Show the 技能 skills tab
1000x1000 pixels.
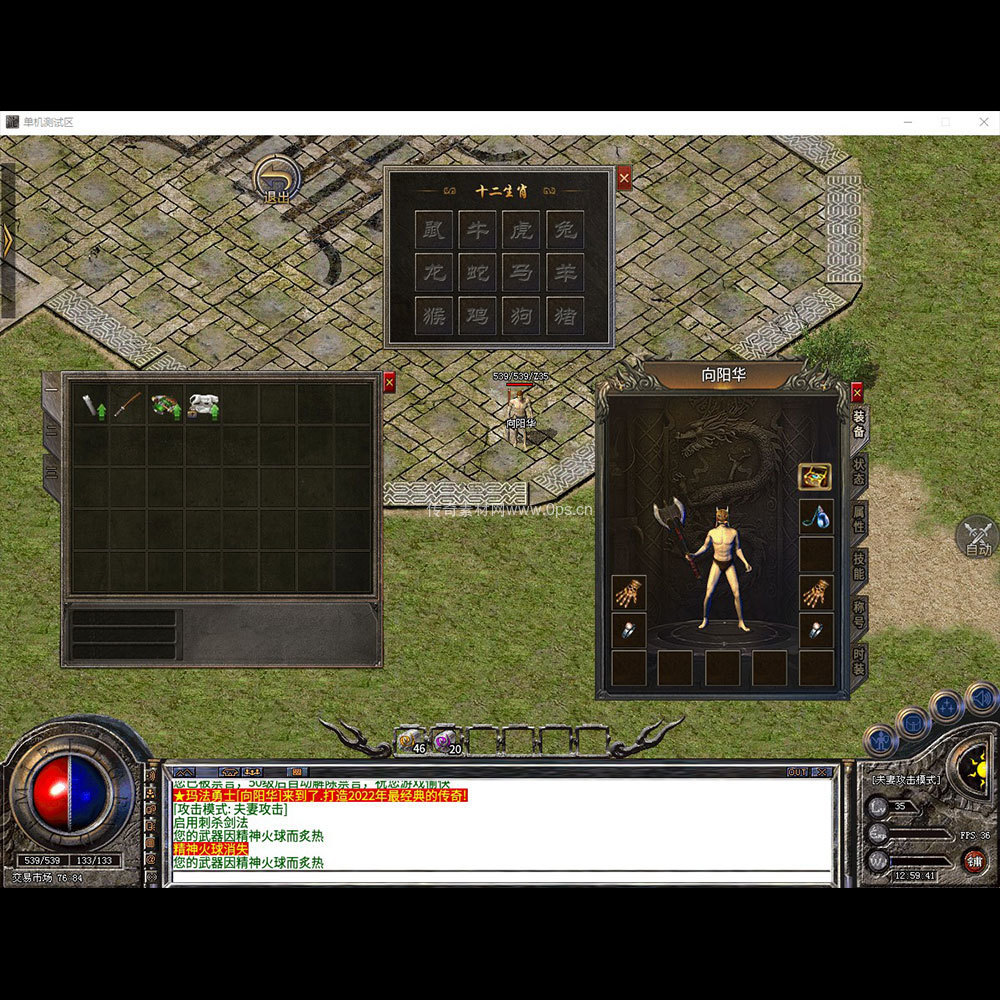click(858, 566)
